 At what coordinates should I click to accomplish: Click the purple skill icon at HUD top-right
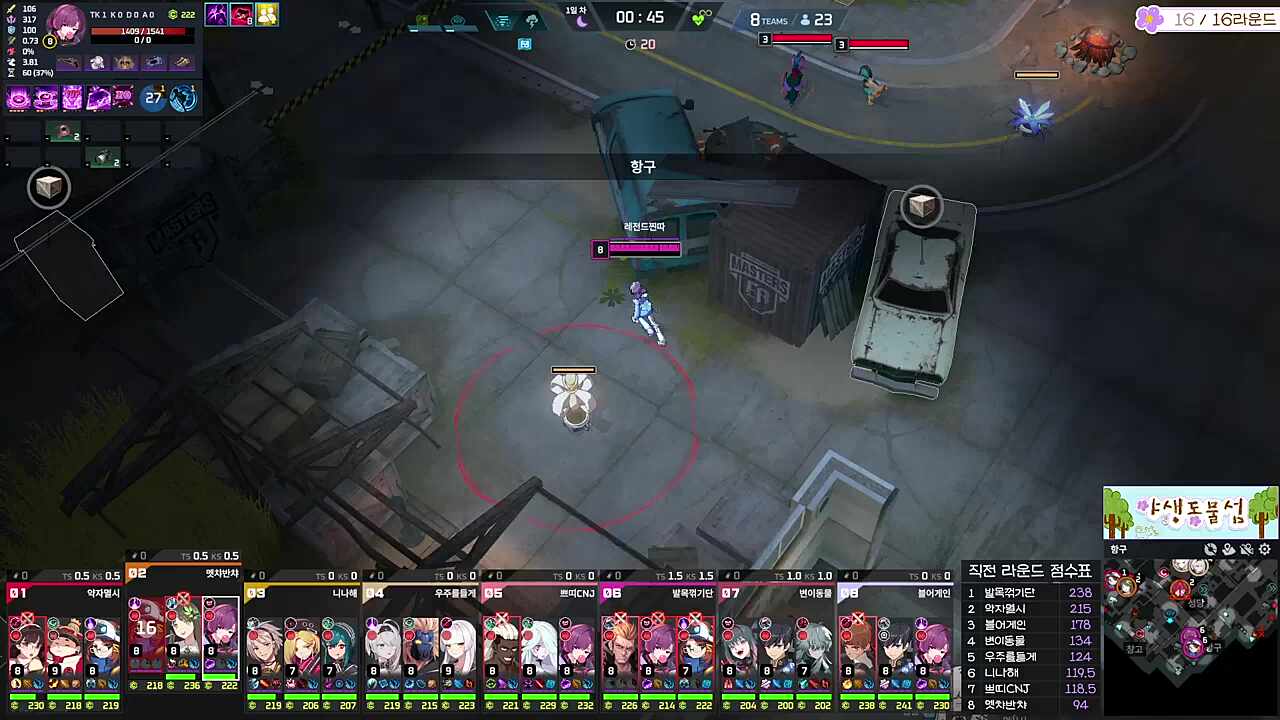pyautogui.click(x=216, y=13)
